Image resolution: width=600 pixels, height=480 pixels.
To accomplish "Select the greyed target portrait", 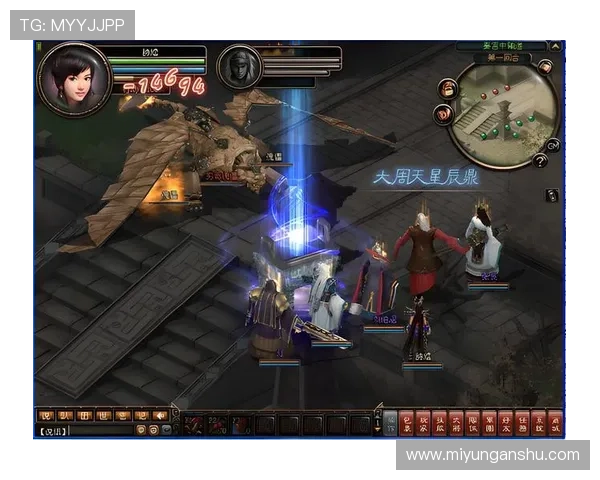I will point(239,67).
